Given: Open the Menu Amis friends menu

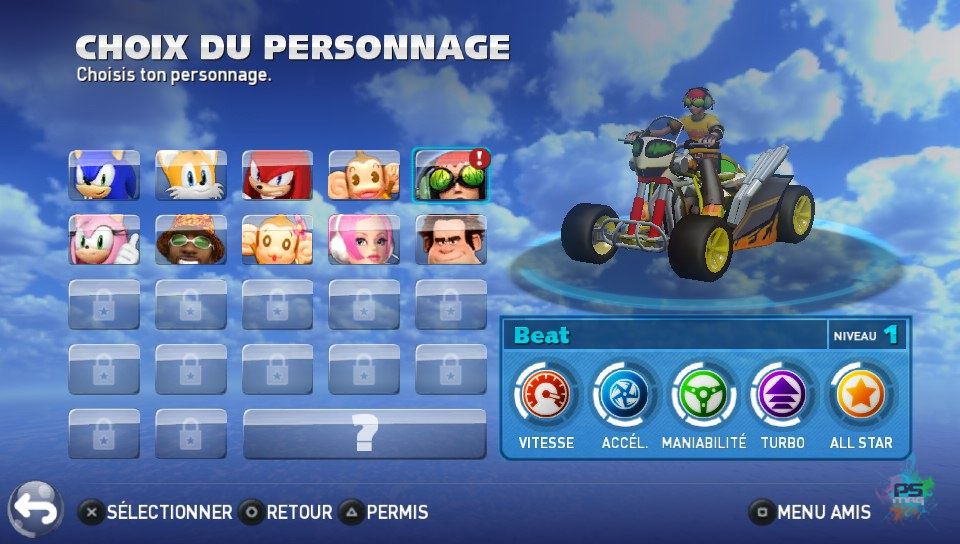Looking at the screenshot, I should tap(811, 512).
